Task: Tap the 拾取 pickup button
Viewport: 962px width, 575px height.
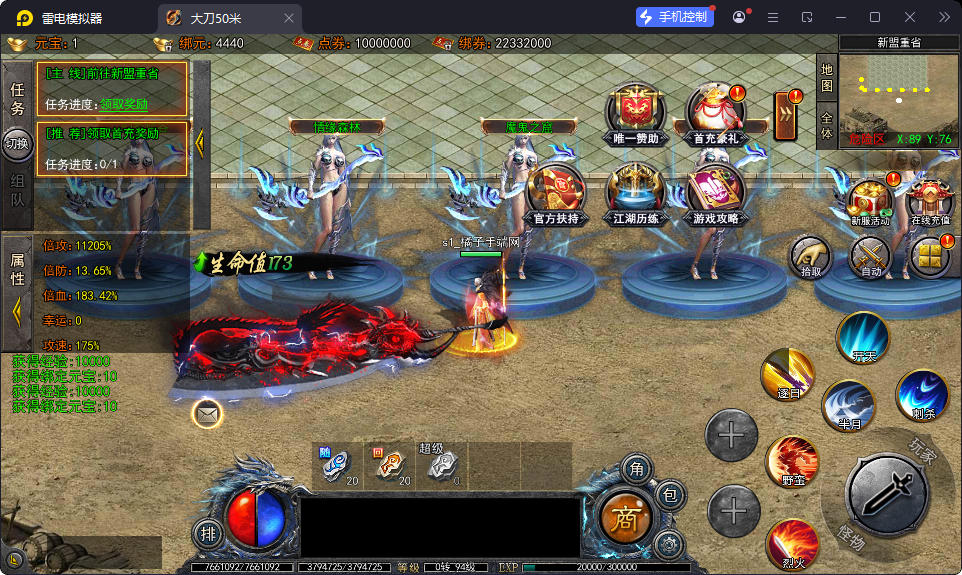Action: pyautogui.click(x=810, y=258)
